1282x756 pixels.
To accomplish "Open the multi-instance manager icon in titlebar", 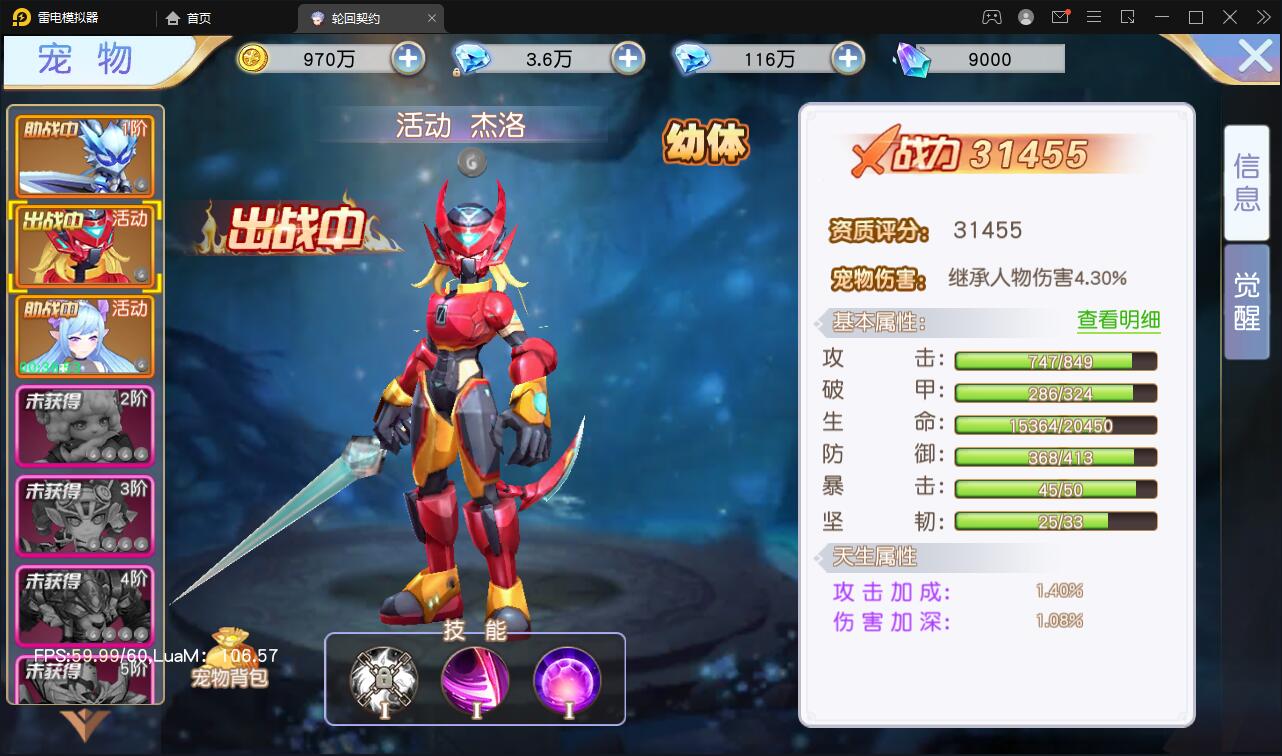I will click(1126, 17).
